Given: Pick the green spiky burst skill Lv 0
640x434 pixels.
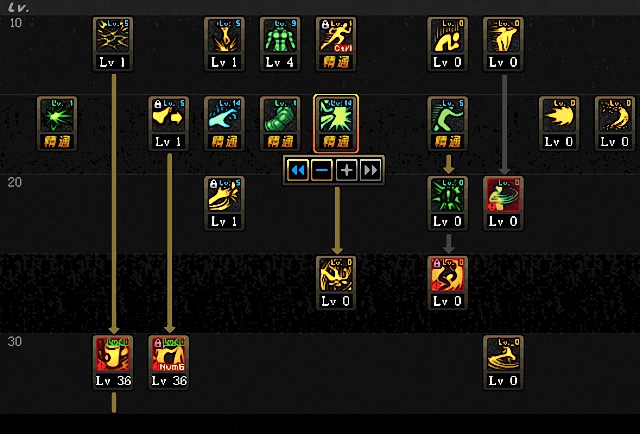Looking at the screenshot, I should click(447, 196).
